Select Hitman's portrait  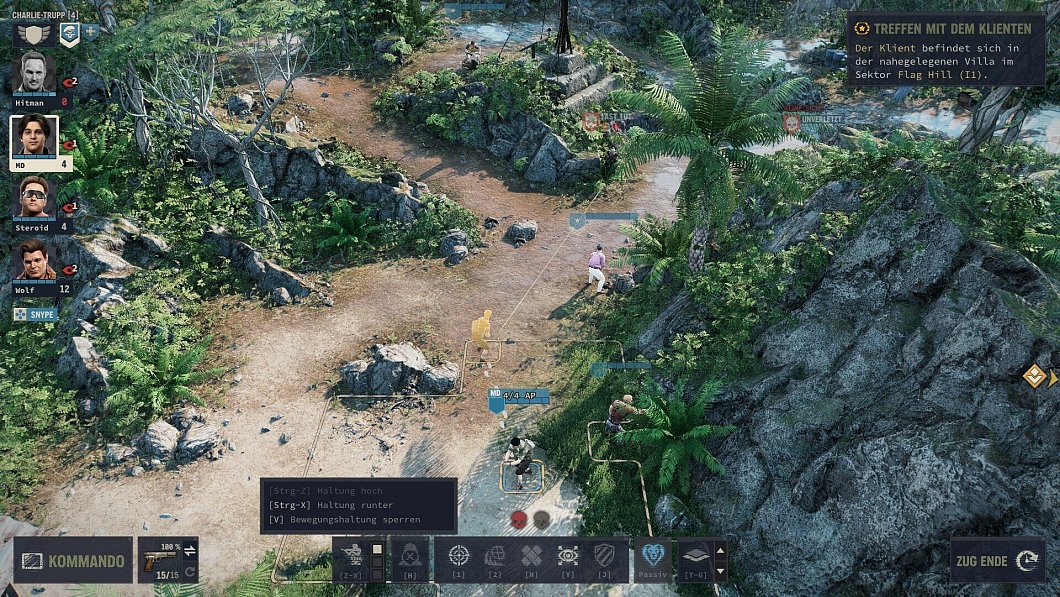click(x=34, y=73)
